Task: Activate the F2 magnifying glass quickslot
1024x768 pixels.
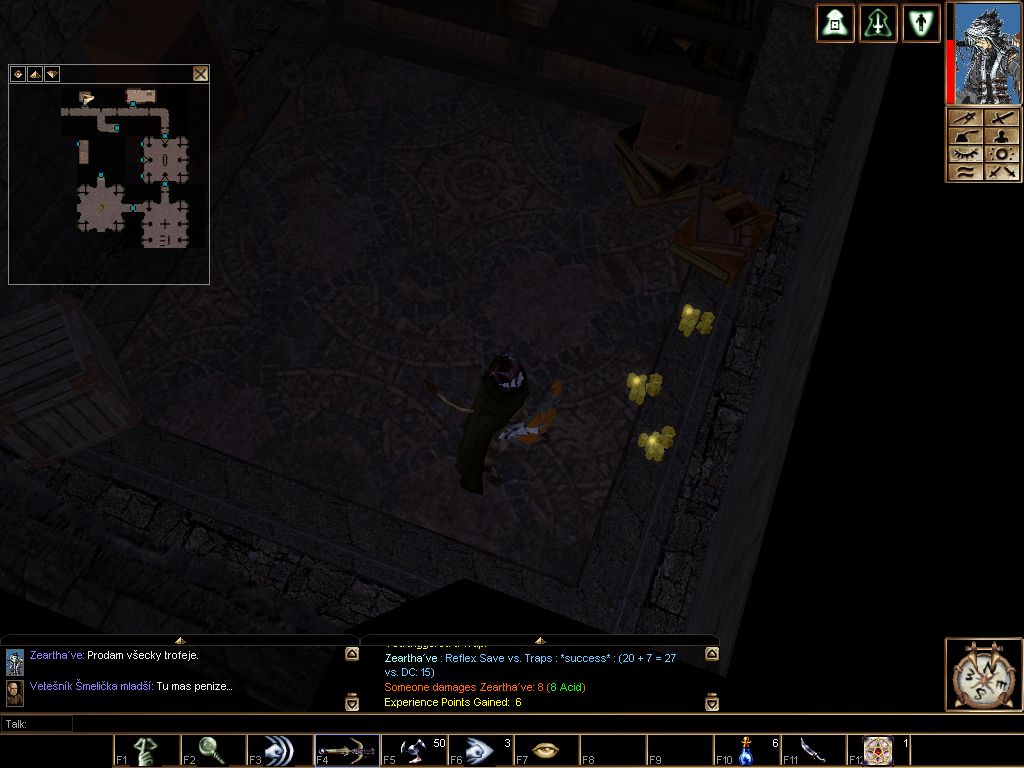Action: click(x=212, y=750)
